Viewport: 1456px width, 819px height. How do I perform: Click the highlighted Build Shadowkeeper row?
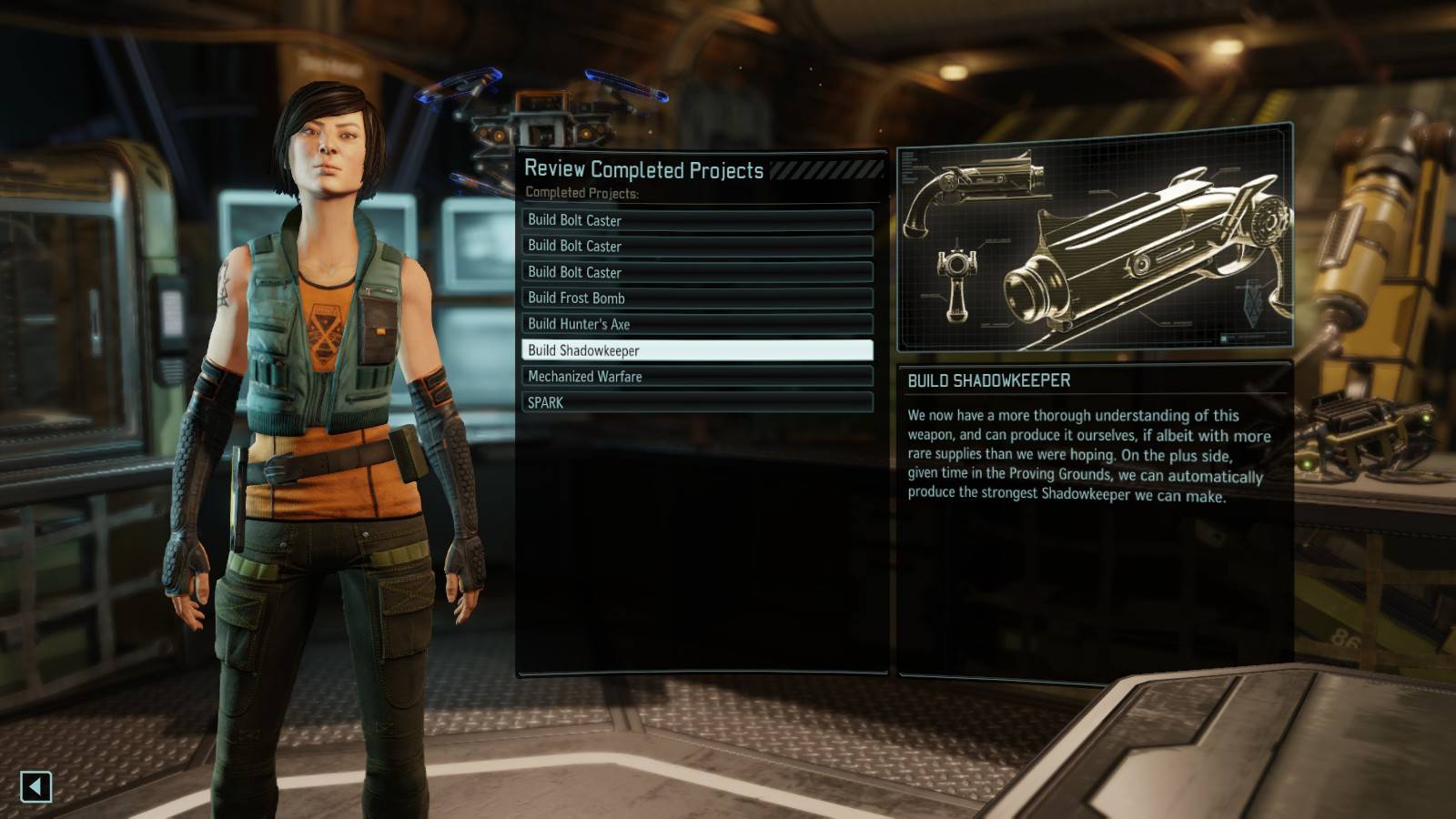(697, 350)
